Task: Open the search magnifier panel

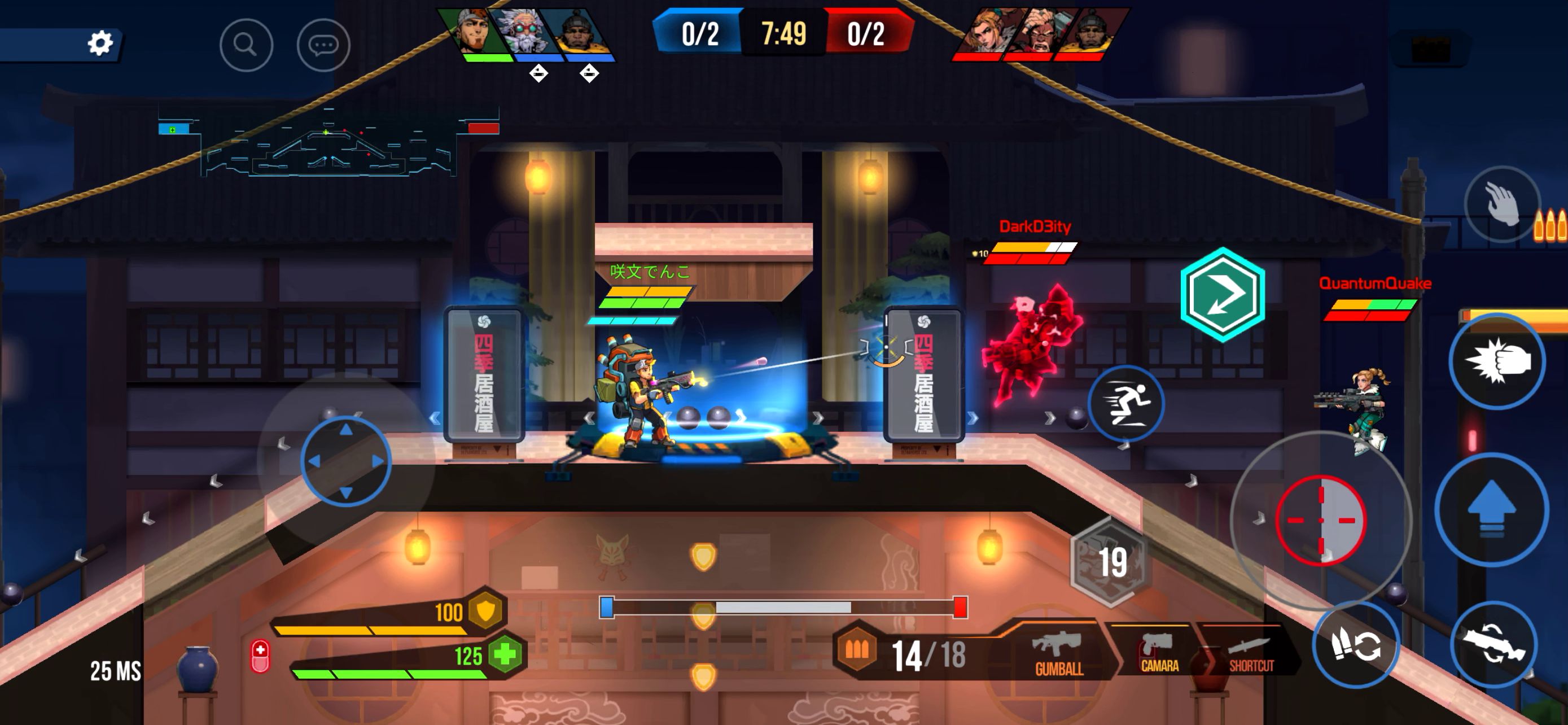Action: pos(246,45)
